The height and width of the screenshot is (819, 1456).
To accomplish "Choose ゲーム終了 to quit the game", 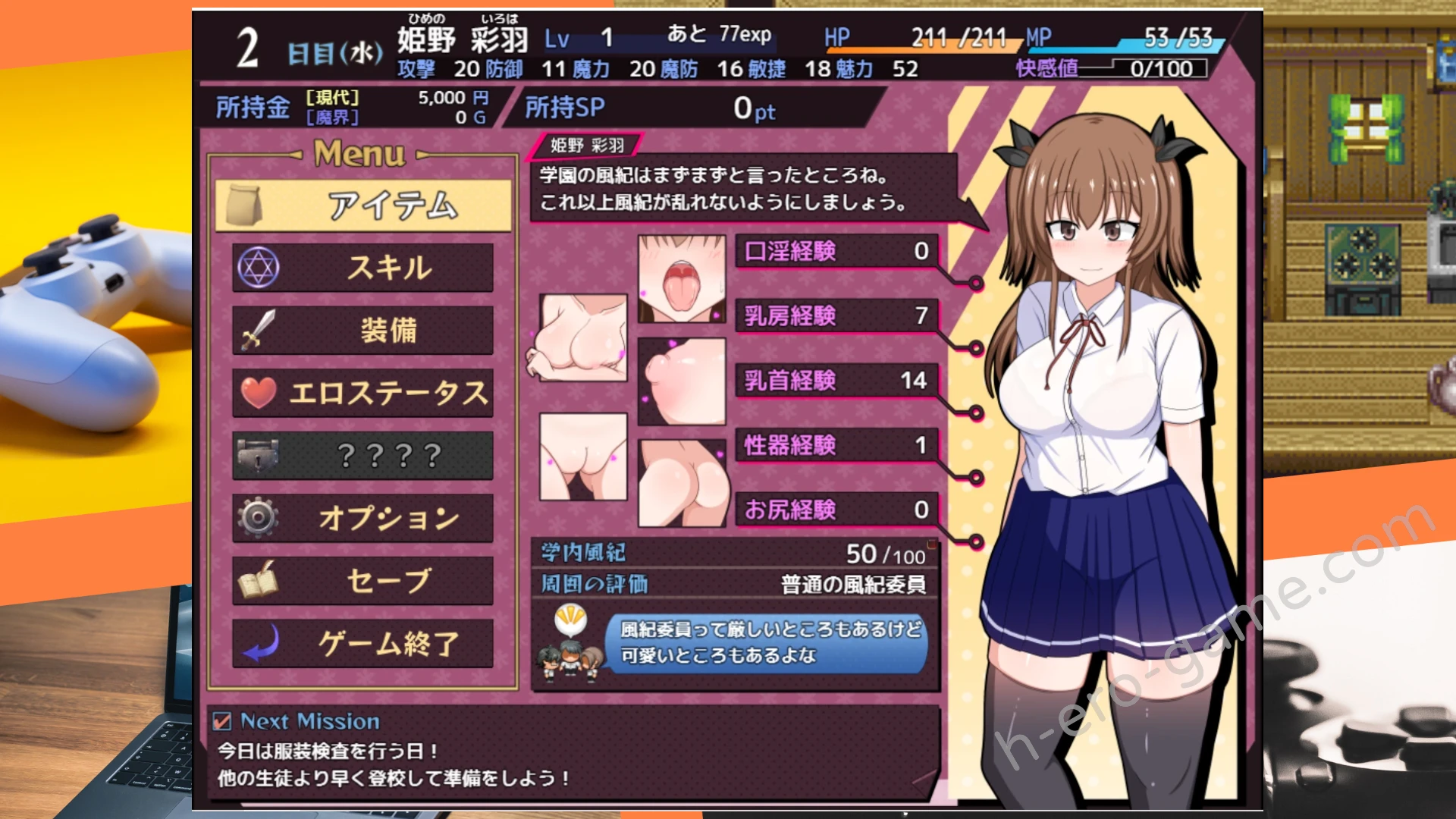I will coord(363,644).
